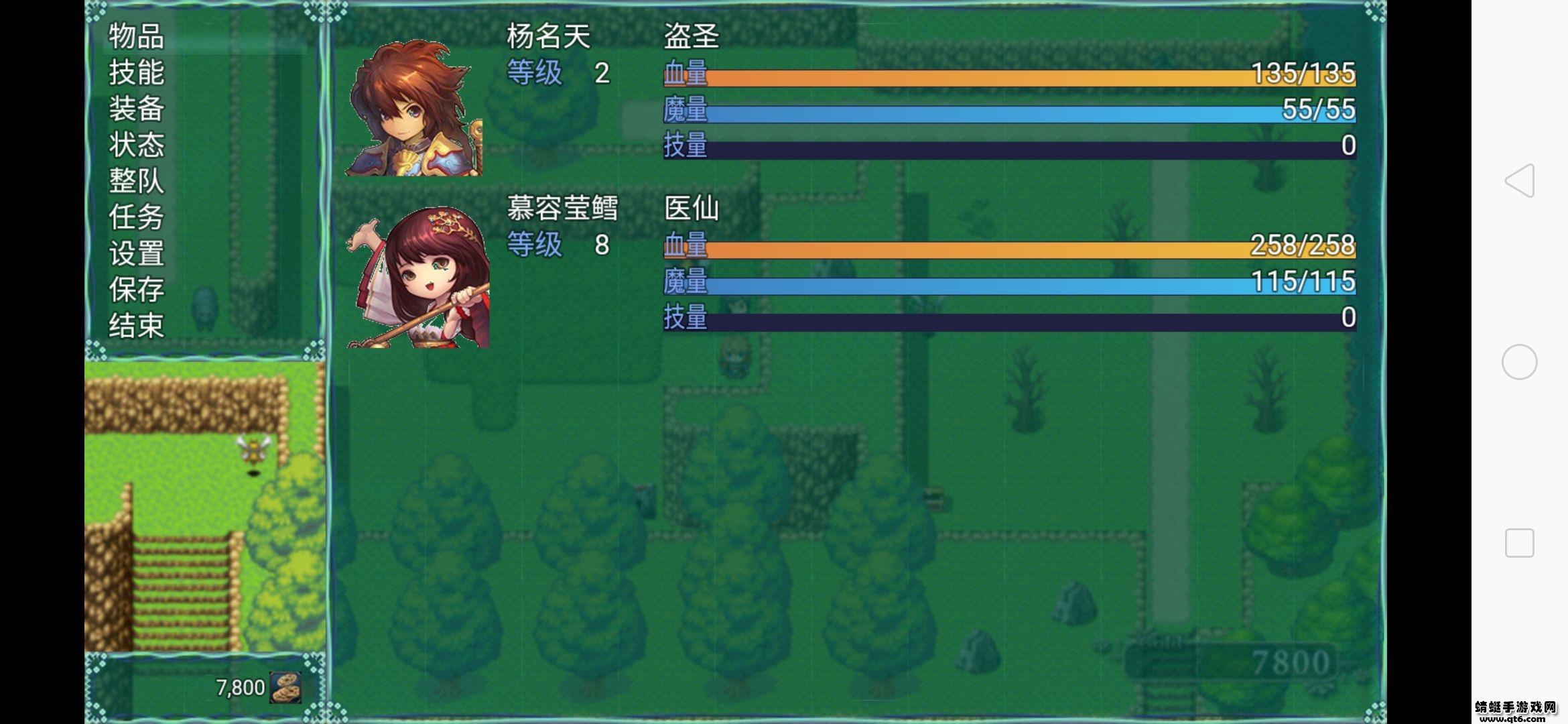Screen dimensions: 1568x724
Task: View the 状态 status screen
Action: point(135,147)
